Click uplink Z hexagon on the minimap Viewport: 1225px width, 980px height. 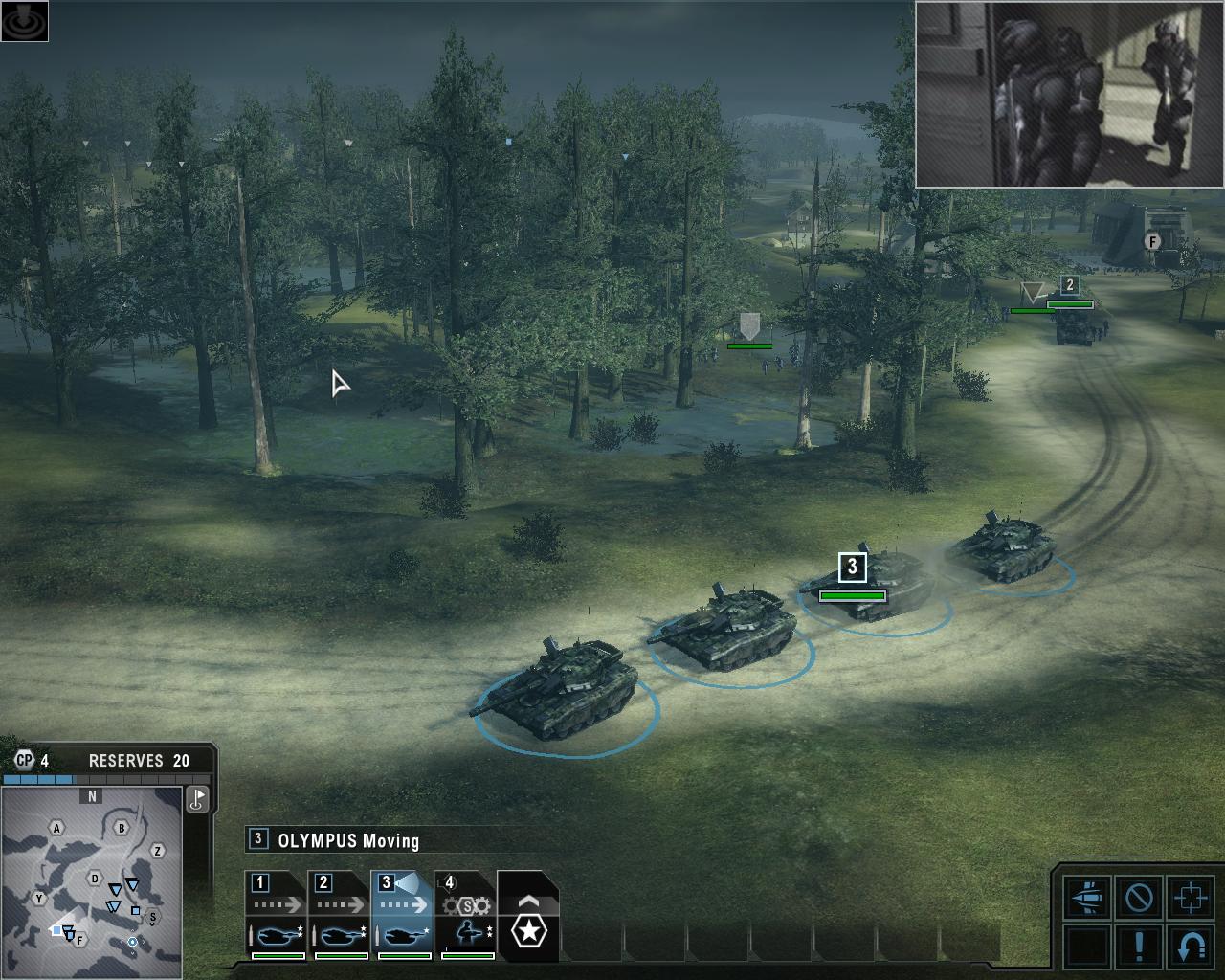click(158, 851)
